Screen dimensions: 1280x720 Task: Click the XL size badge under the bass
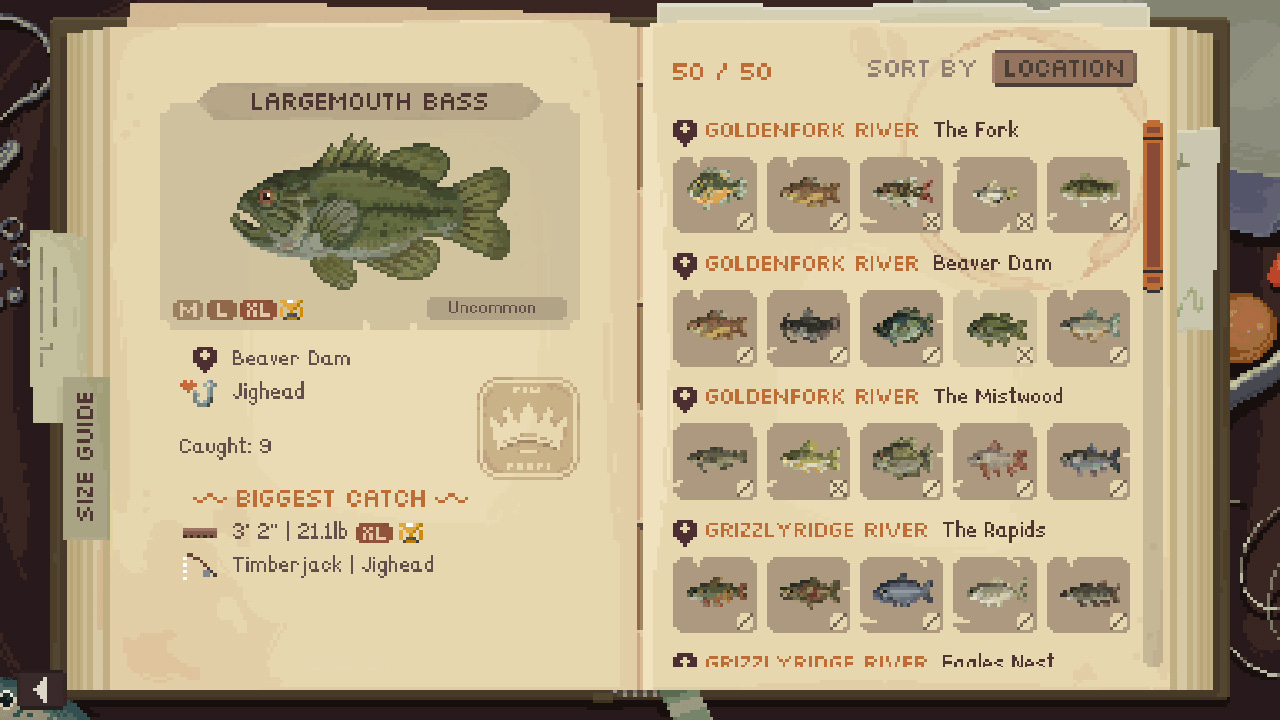coord(256,310)
